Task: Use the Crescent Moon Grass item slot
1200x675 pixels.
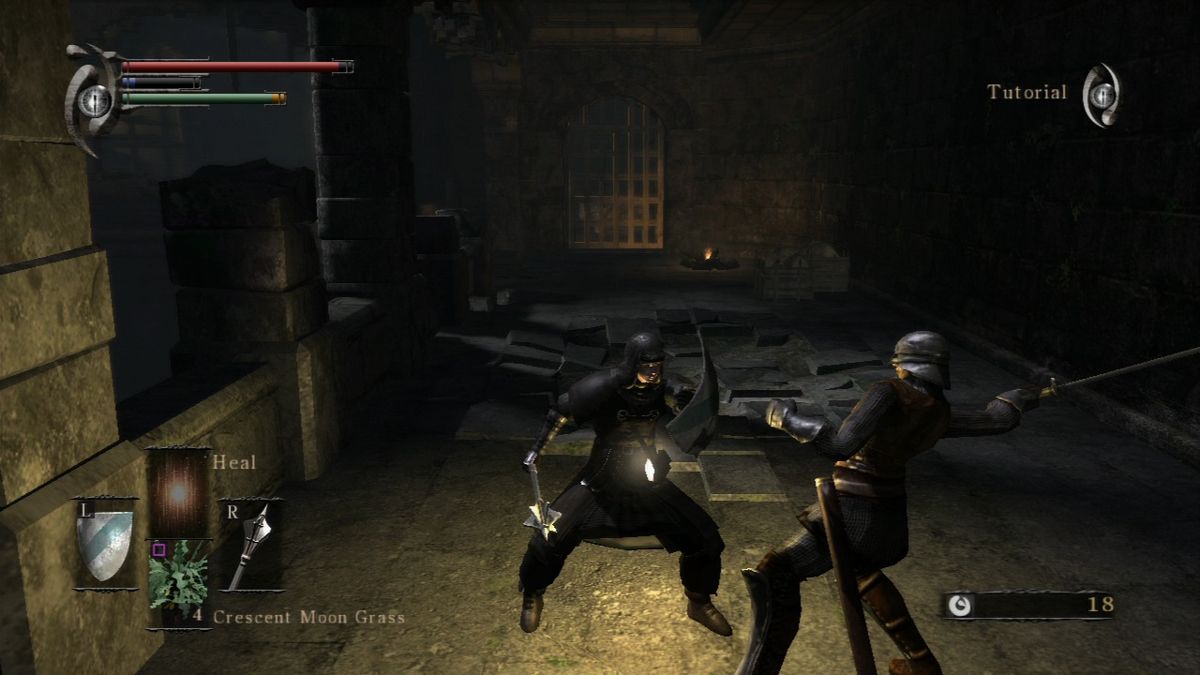Action: tap(178, 583)
